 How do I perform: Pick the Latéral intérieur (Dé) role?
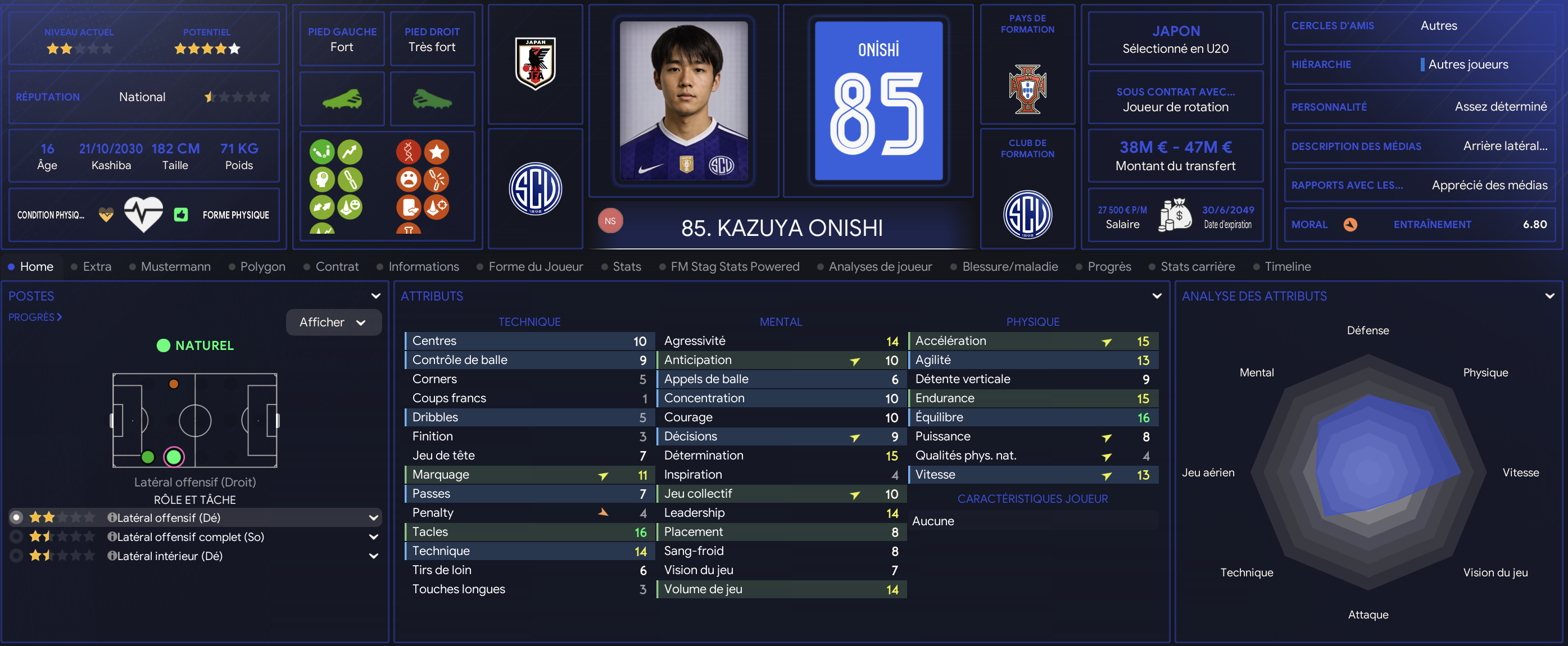169,556
